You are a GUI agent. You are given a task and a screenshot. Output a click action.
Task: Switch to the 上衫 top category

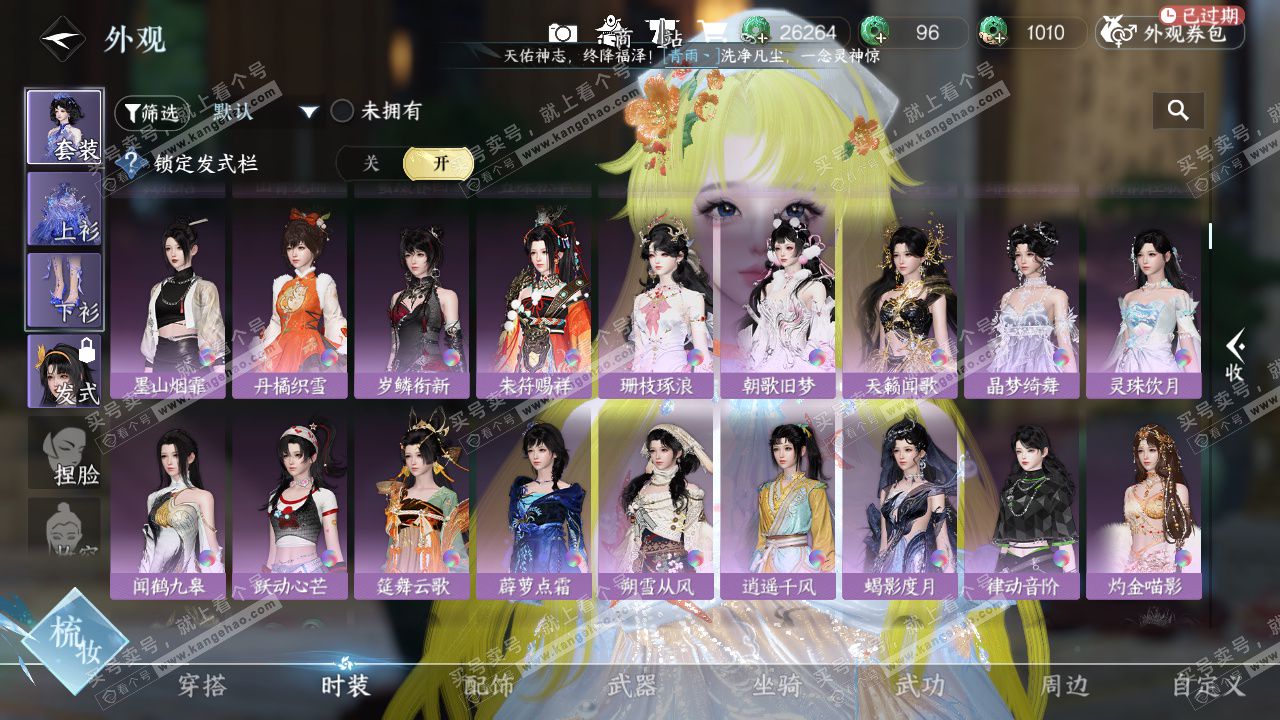(x=64, y=209)
